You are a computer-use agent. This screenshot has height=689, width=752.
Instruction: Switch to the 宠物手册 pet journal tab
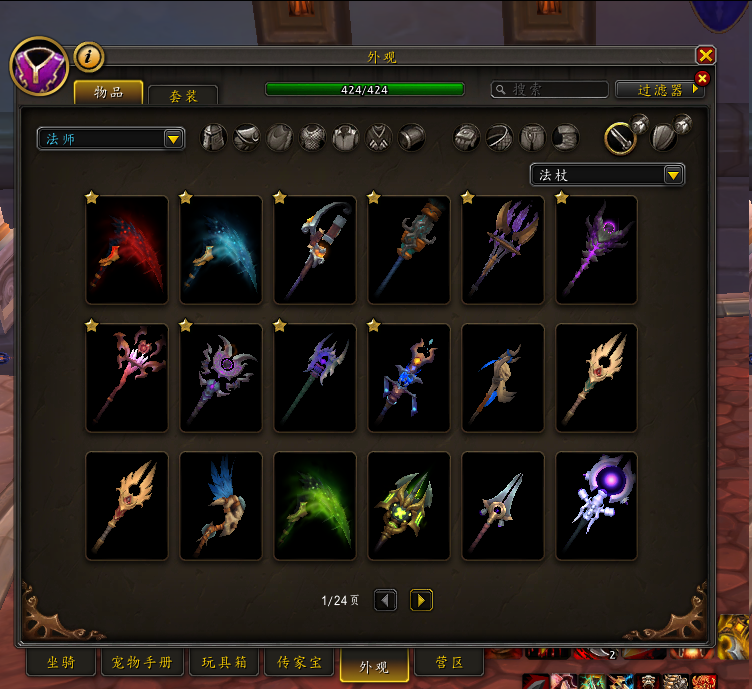tap(142, 662)
